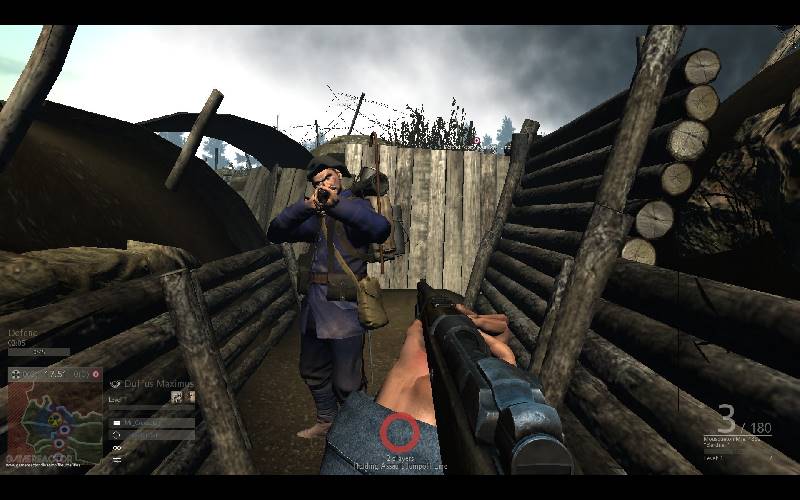Click the red circle icon above the minimap

96,375
